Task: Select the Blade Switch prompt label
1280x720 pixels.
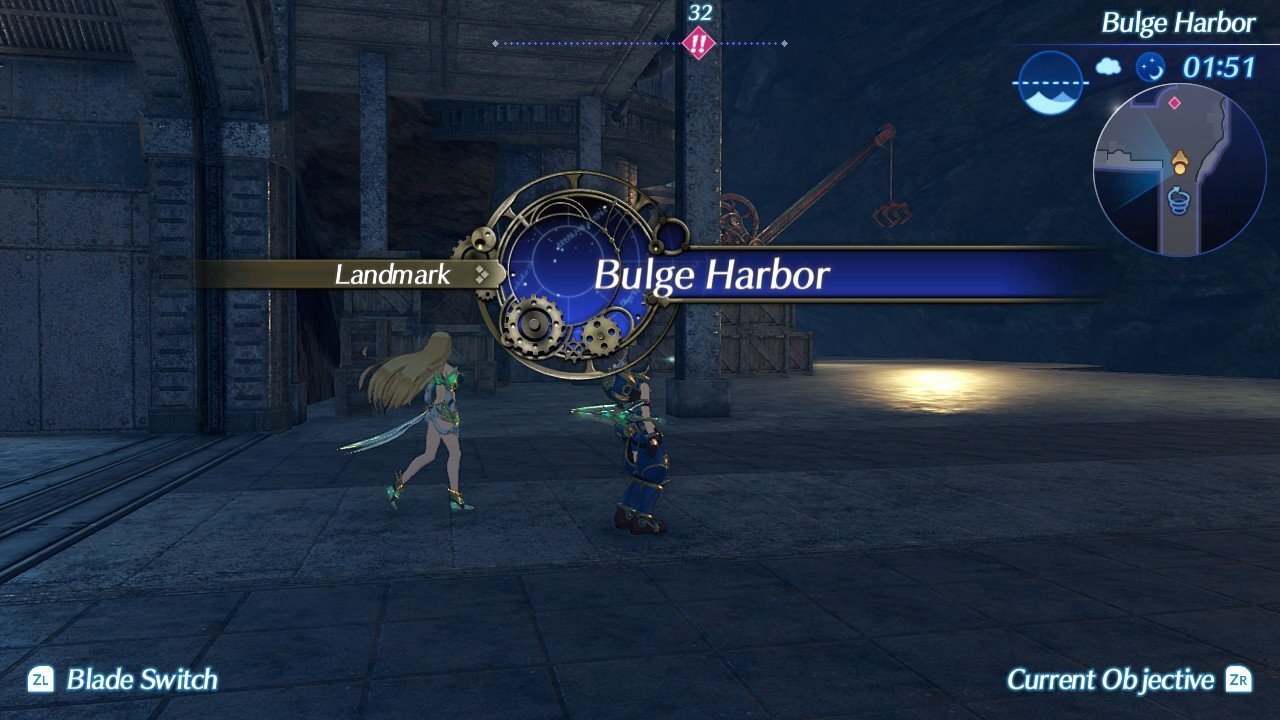Action: tap(141, 680)
